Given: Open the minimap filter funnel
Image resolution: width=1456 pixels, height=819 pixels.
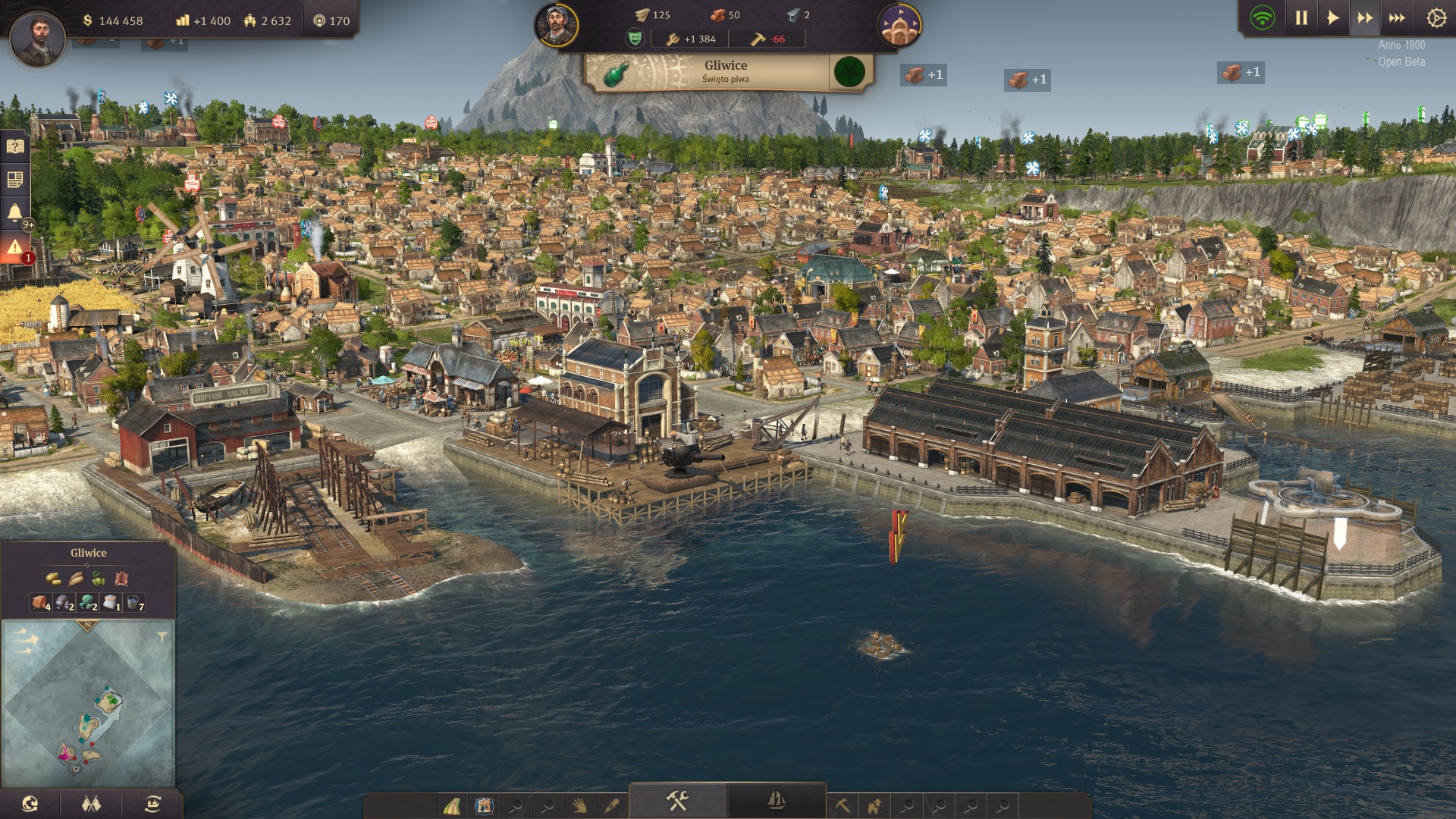Looking at the screenshot, I should 162,637.
